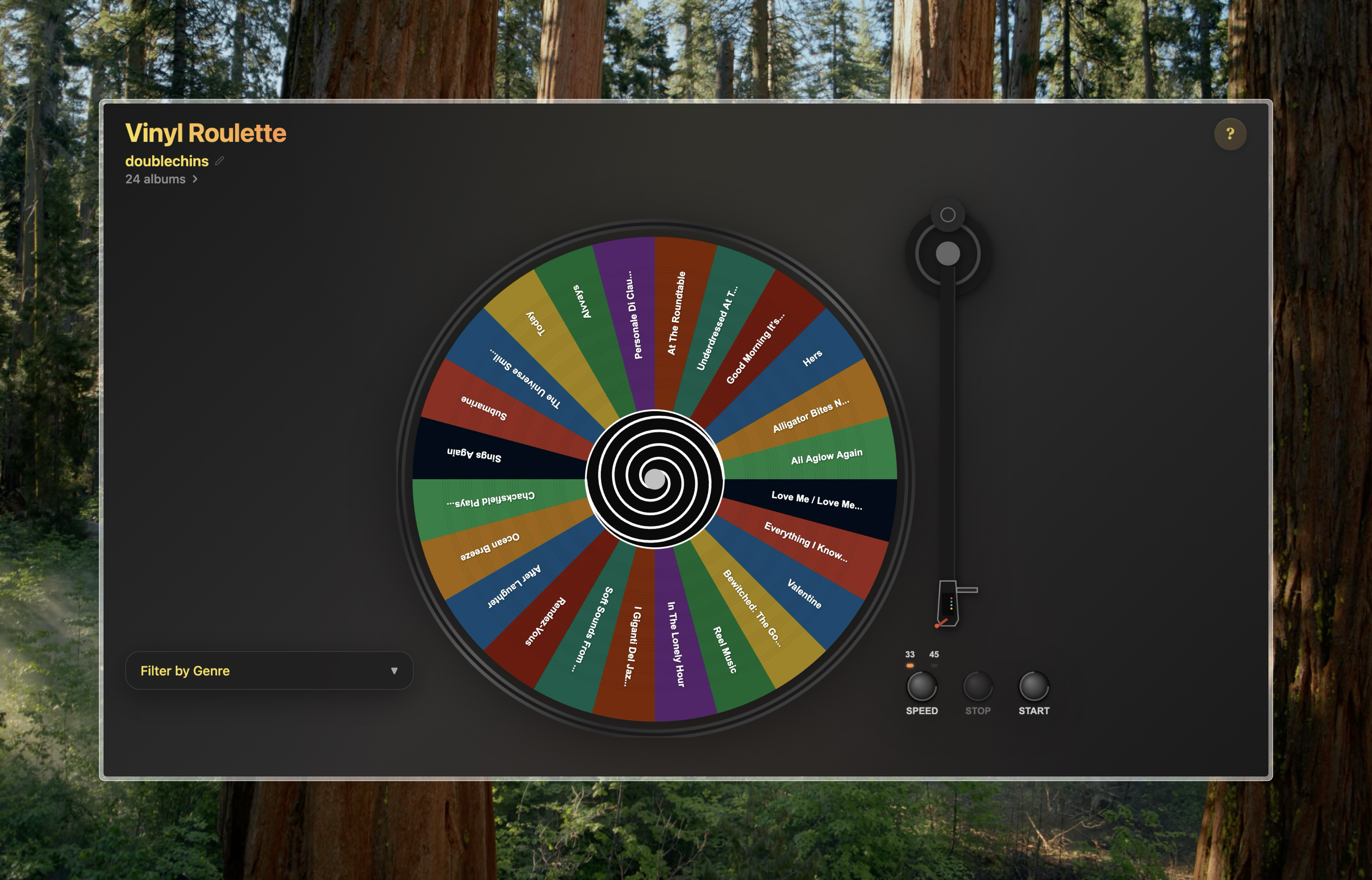The image size is (1372, 880).
Task: Click the tonearm cartridge head
Action: [x=947, y=604]
